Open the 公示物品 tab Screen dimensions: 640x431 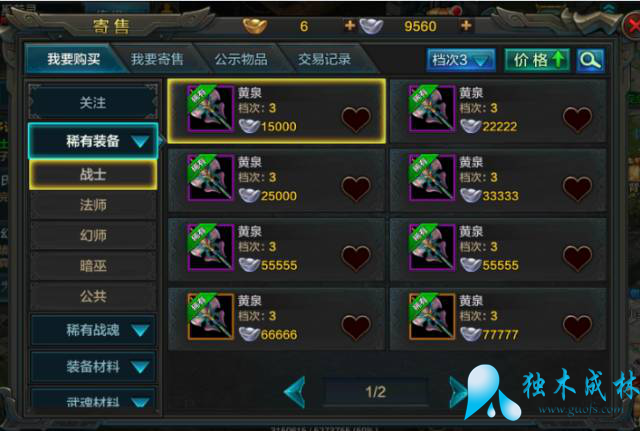[x=240, y=60]
